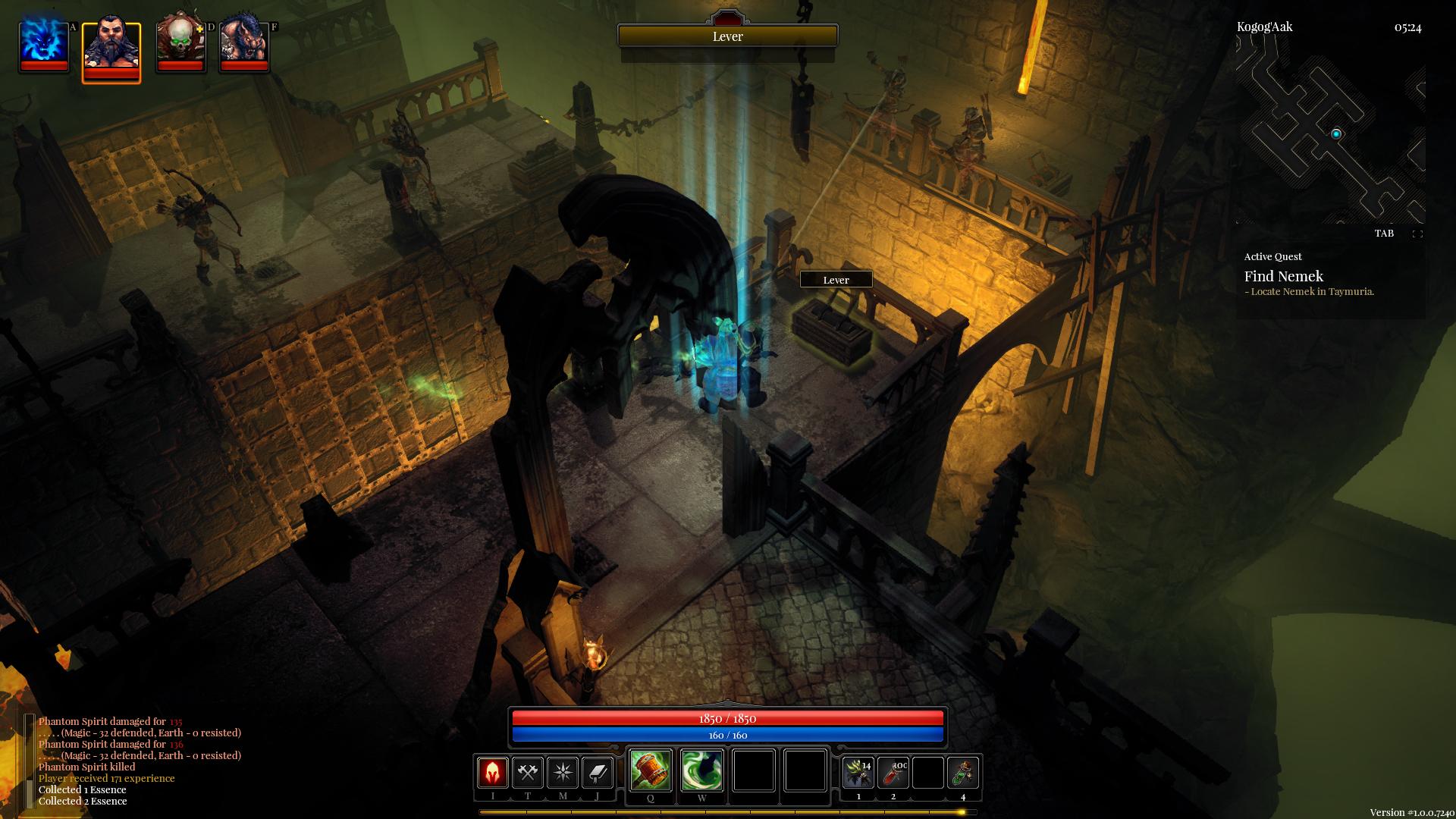Screen dimensions: 1456x819
Task: Select the bearded dwarf hero portrait
Action: (x=111, y=49)
